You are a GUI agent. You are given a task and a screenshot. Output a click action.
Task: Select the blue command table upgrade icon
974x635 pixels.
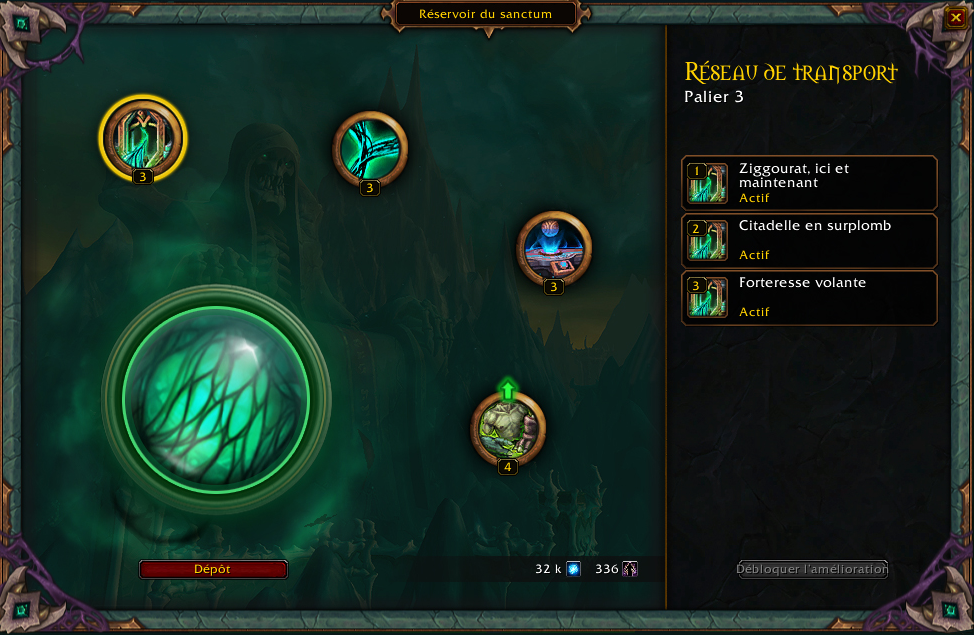click(554, 248)
